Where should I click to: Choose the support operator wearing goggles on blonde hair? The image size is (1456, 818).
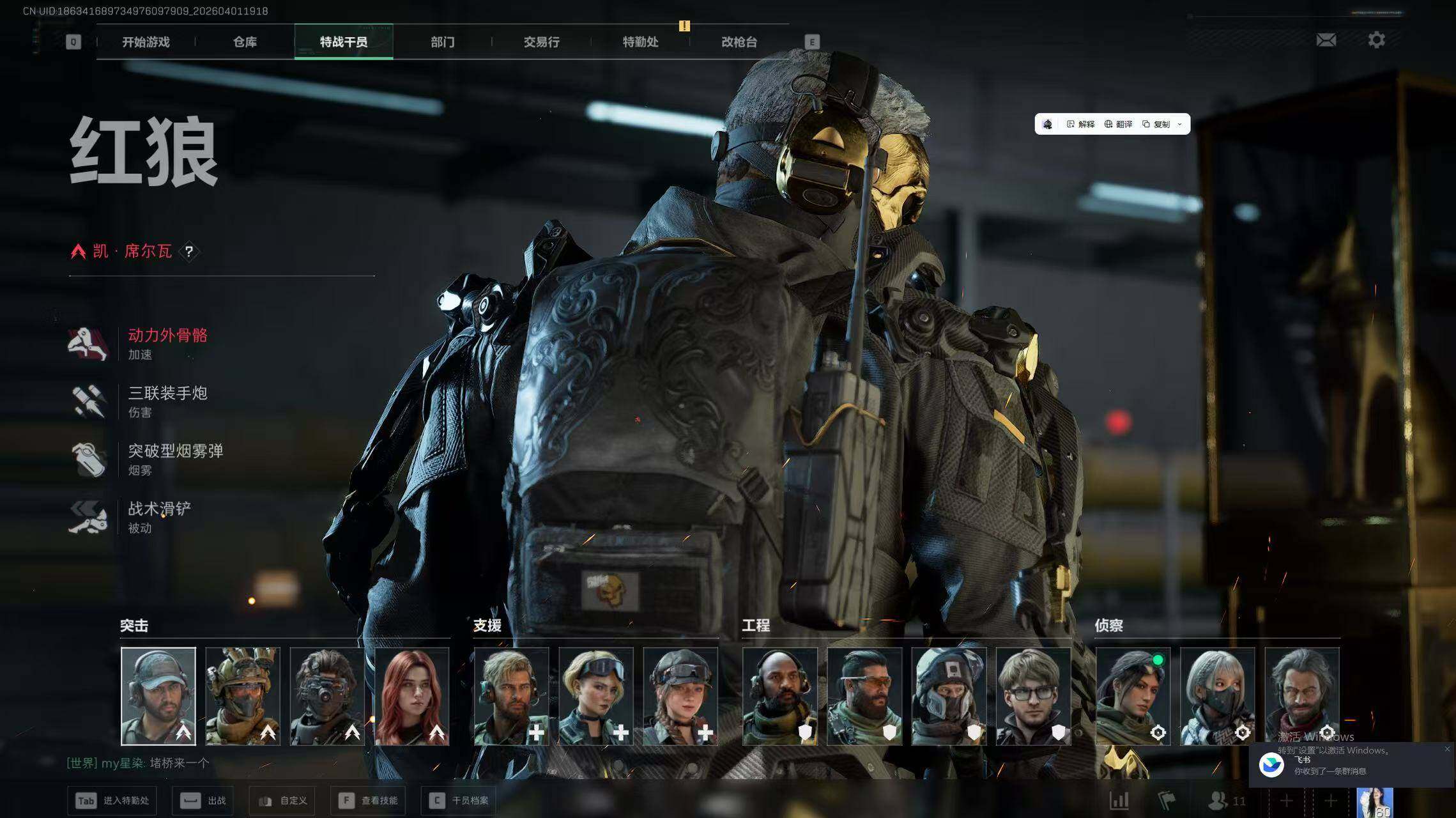click(596, 696)
